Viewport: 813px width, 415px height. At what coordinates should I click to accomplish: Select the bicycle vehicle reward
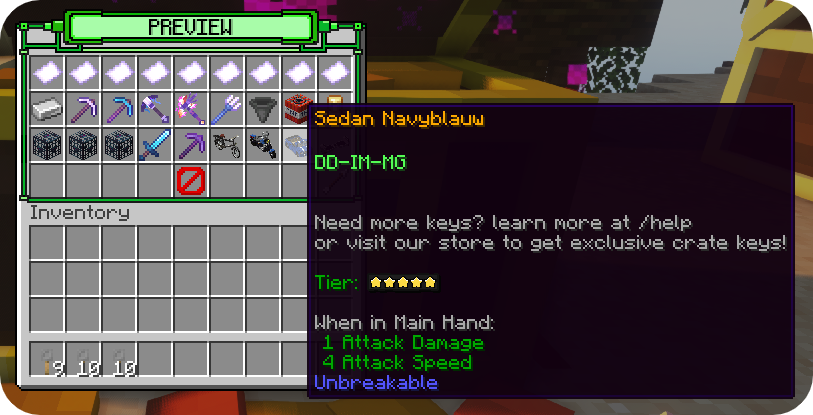click(x=227, y=144)
